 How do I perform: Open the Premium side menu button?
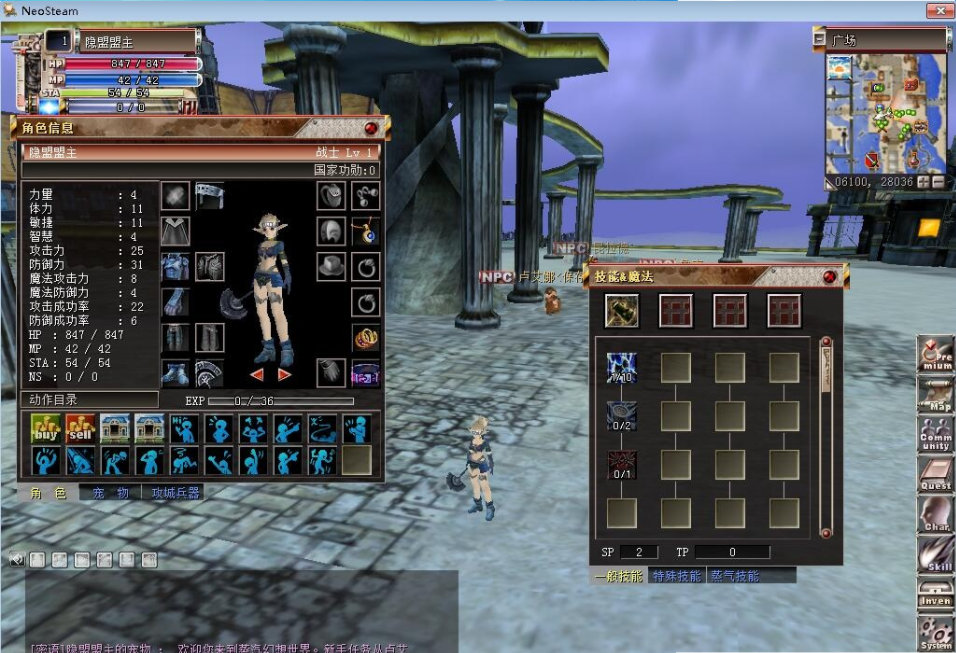tap(936, 355)
